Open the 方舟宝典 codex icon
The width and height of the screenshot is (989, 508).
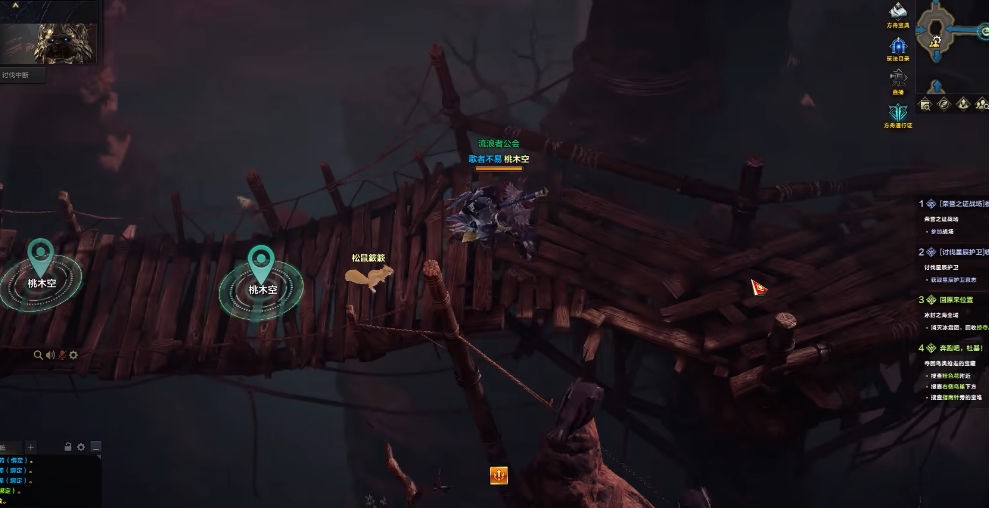pos(898,14)
